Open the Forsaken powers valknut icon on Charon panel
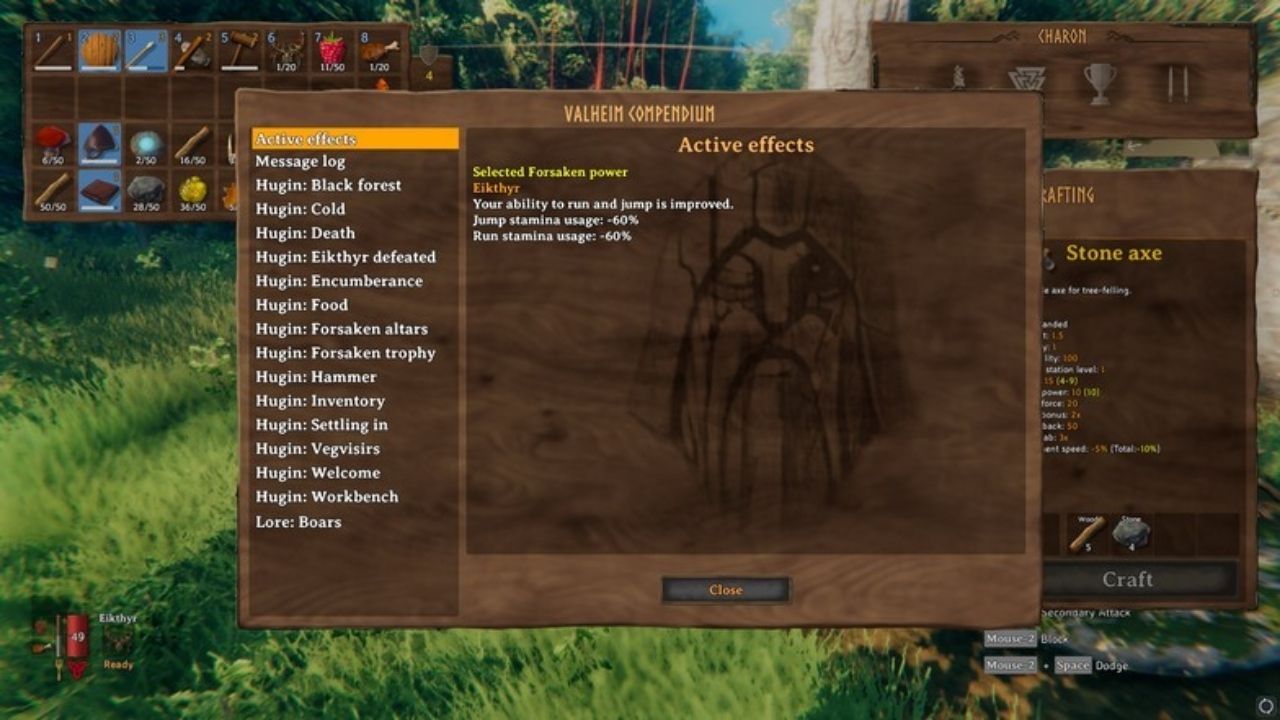This screenshot has width=1280, height=720. click(x=1027, y=76)
